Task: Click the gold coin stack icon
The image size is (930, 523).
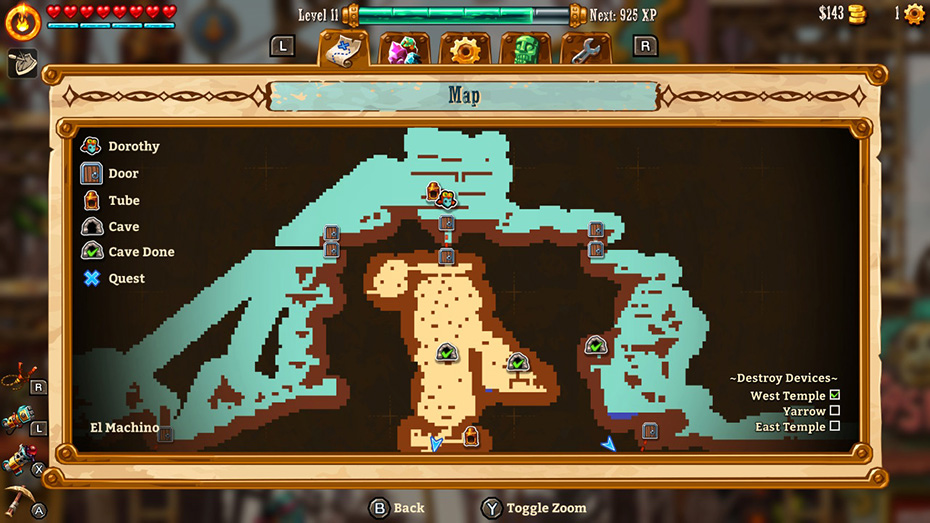Action: (x=857, y=14)
